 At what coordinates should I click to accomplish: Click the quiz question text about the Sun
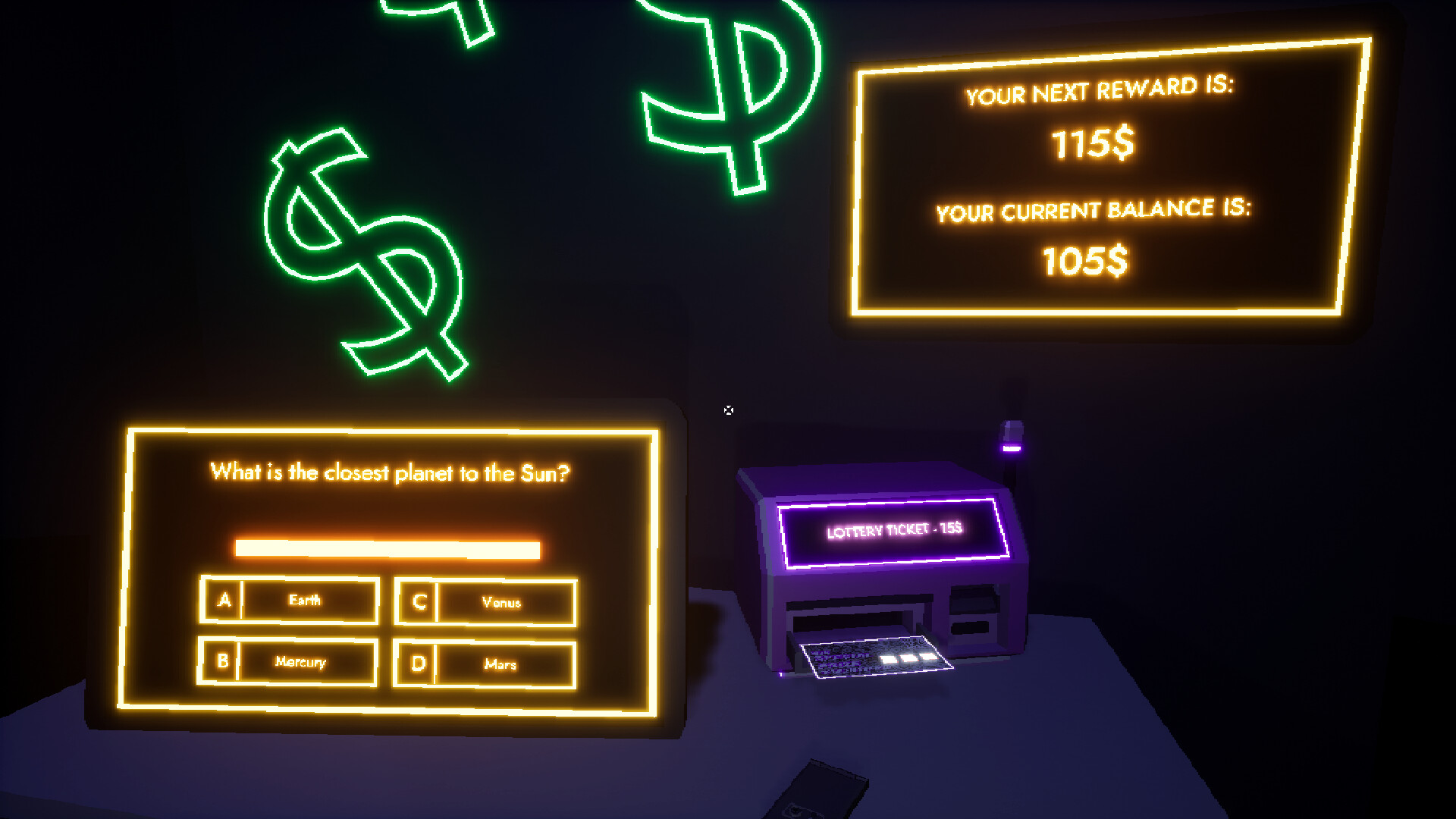(x=391, y=471)
